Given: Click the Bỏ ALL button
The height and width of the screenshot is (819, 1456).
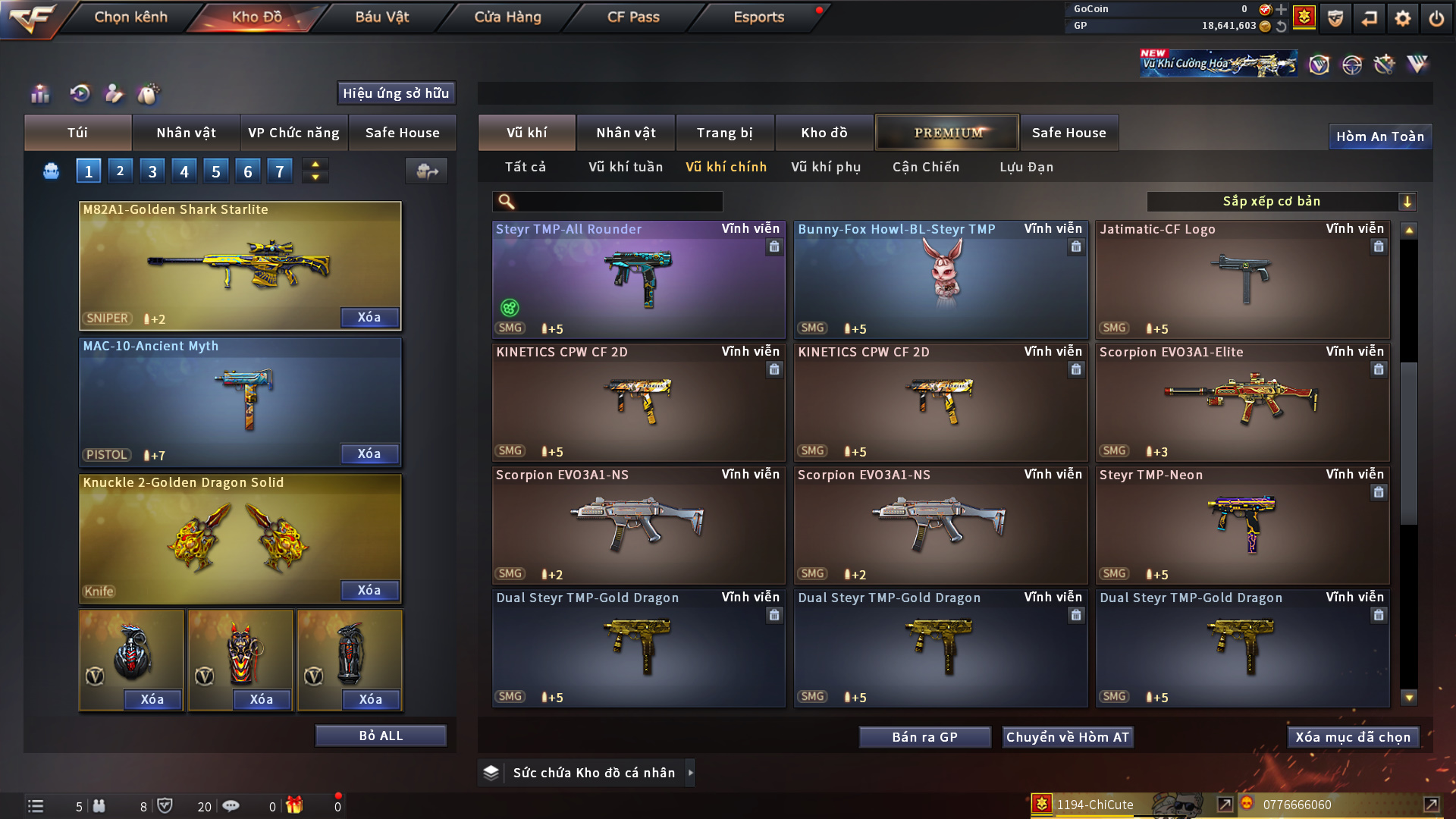Looking at the screenshot, I should (x=381, y=736).
